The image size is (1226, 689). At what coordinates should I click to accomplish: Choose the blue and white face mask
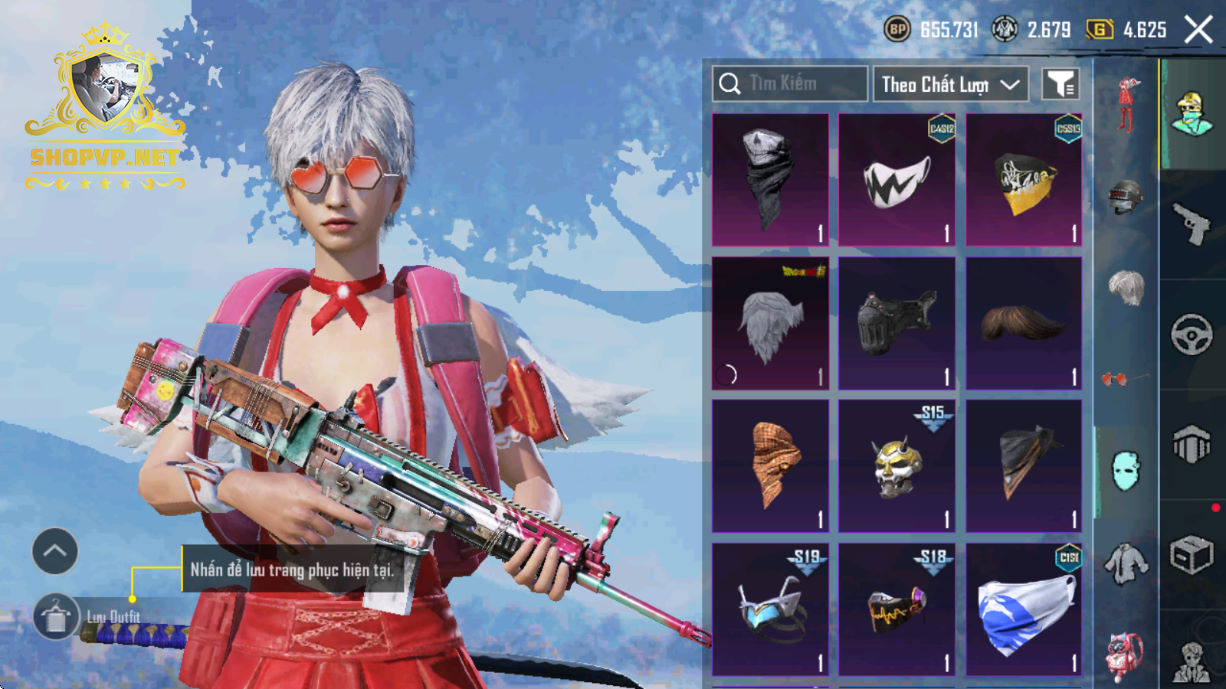[1024, 610]
